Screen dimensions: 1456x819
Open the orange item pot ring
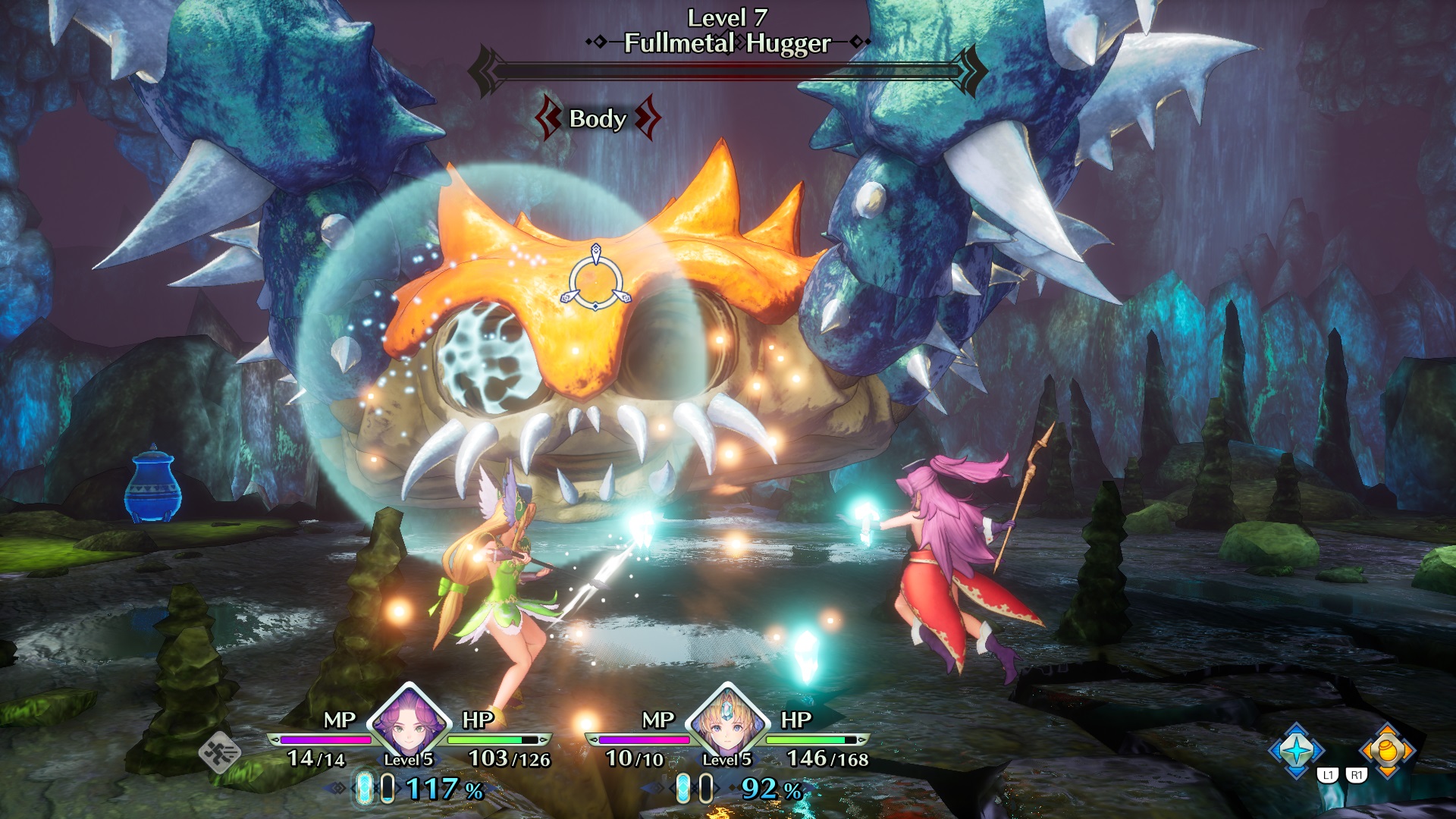coord(1387,750)
